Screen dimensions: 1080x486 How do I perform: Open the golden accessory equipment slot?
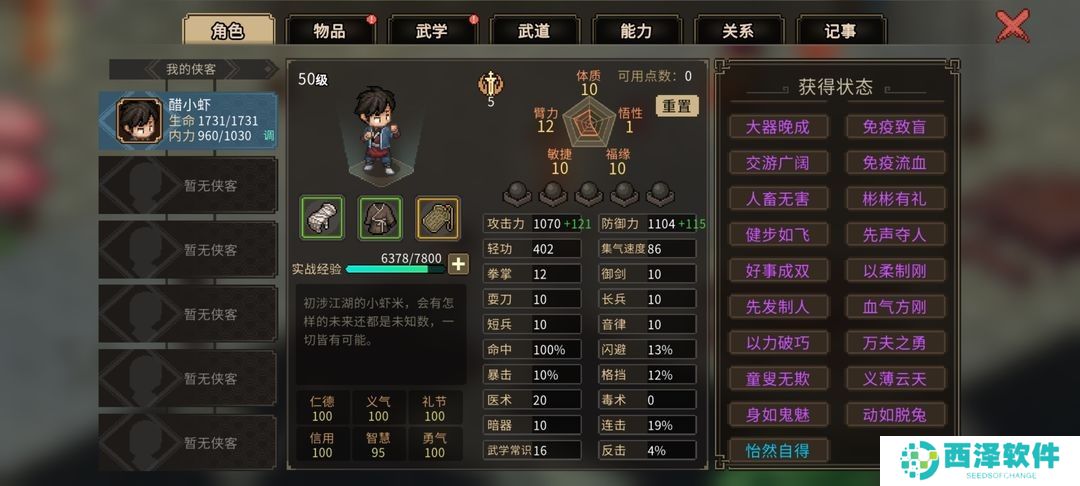coord(437,217)
